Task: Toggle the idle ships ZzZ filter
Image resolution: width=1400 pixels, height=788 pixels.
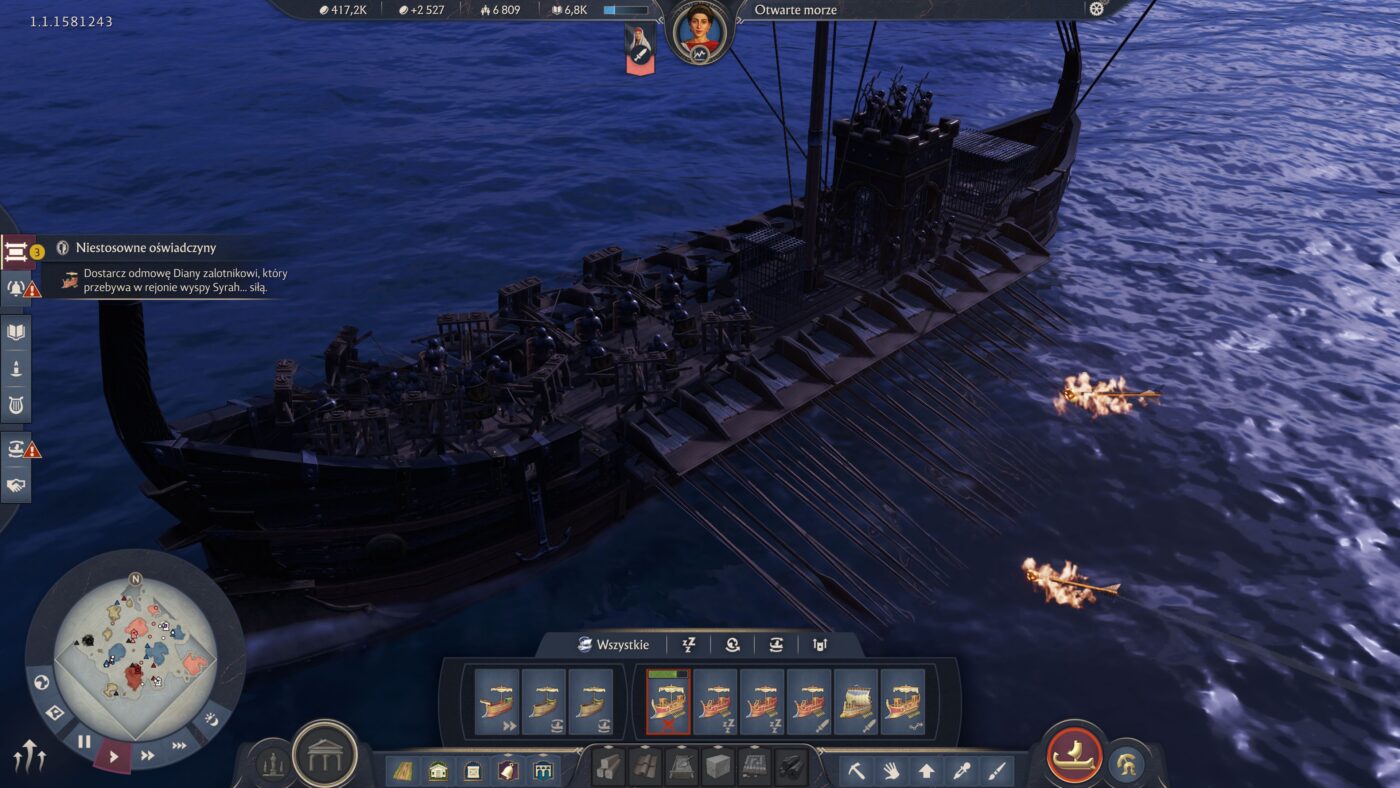Action: pyautogui.click(x=688, y=645)
